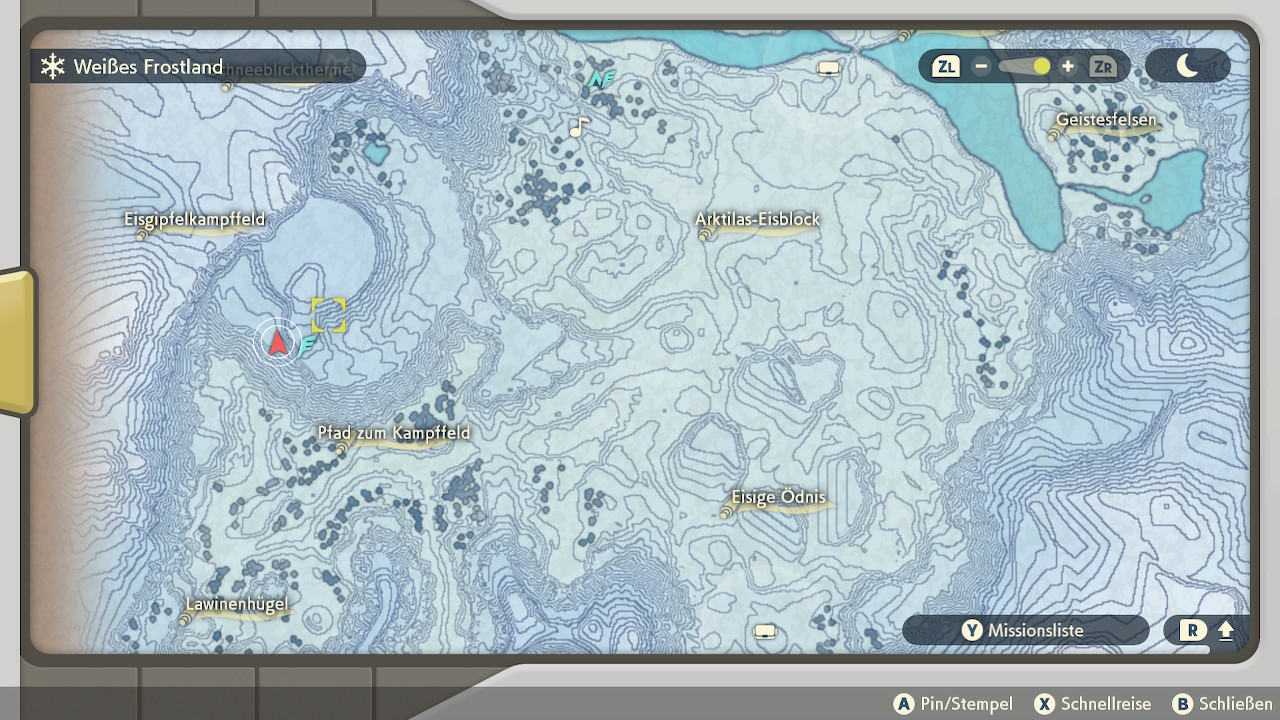Activate Schnellreise fast travel
This screenshot has height=720, width=1280.
tap(1093, 704)
